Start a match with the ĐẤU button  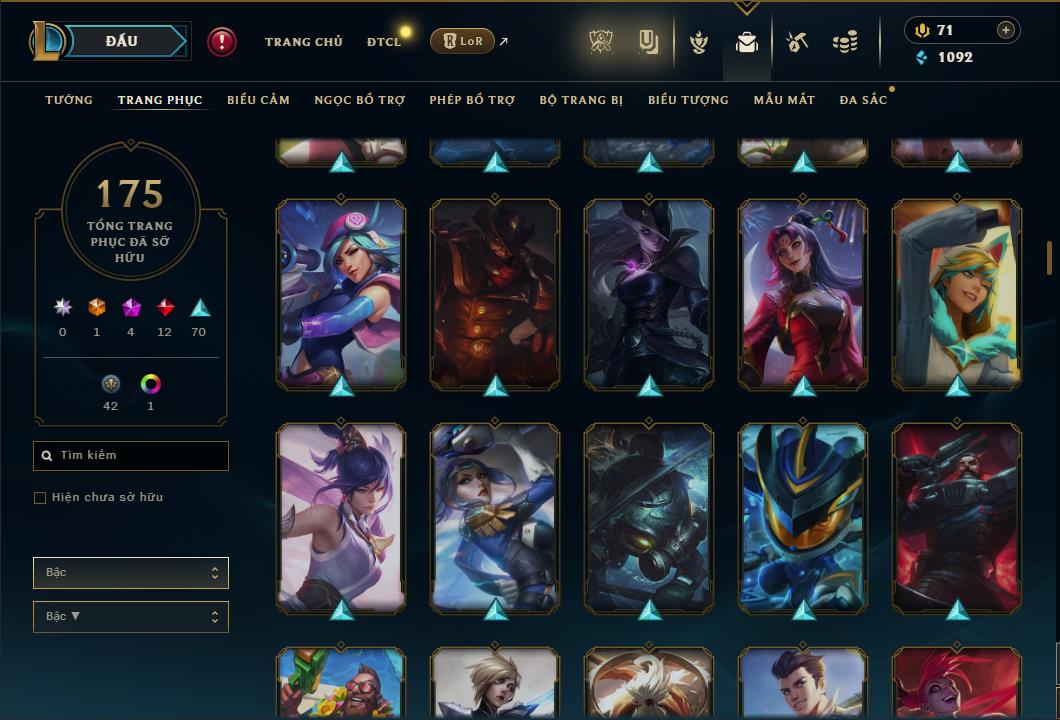tap(121, 41)
